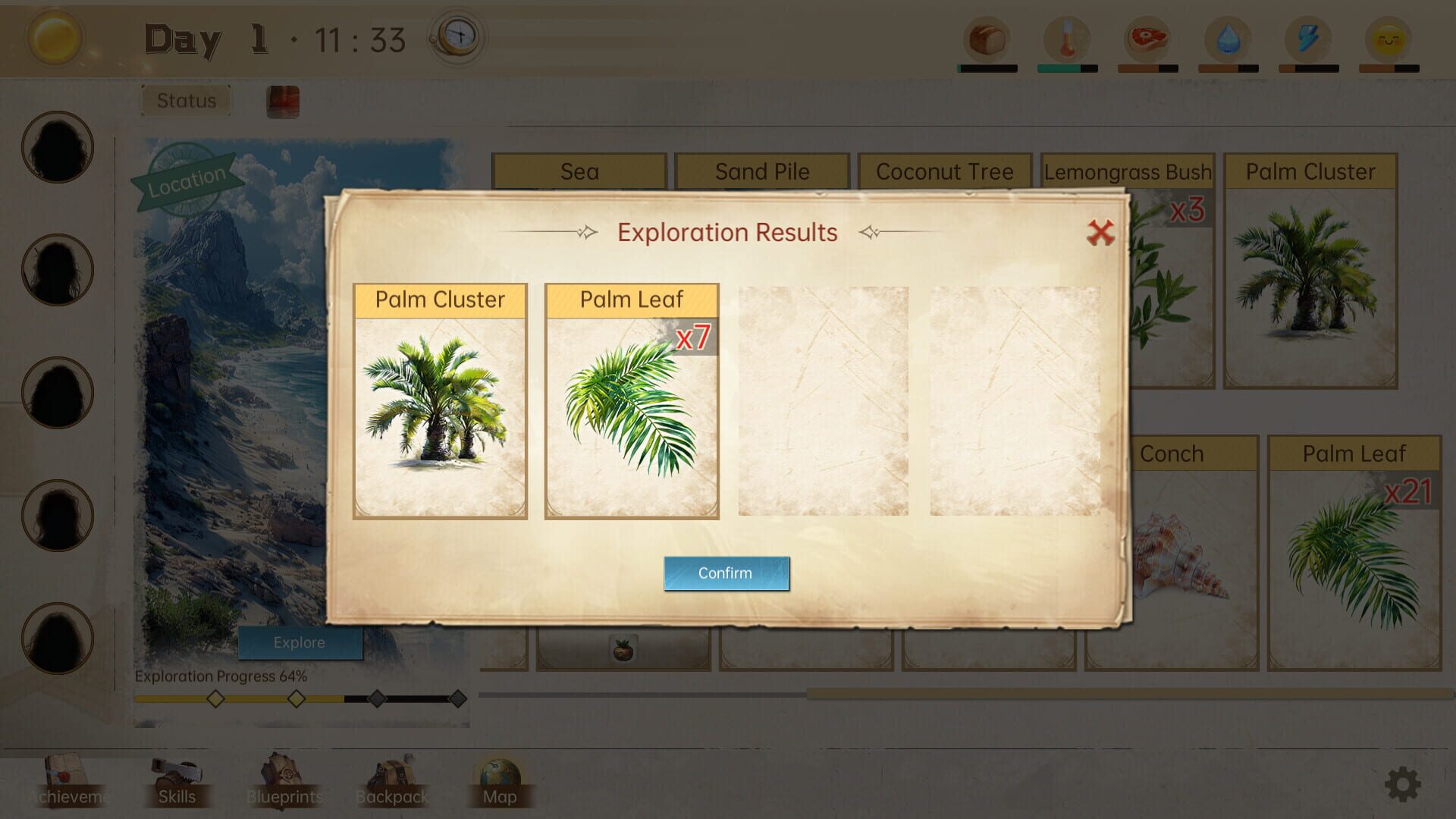Viewport: 1456px width, 819px height.
Task: Click the Palm Leaf x7 result card
Action: [x=632, y=400]
